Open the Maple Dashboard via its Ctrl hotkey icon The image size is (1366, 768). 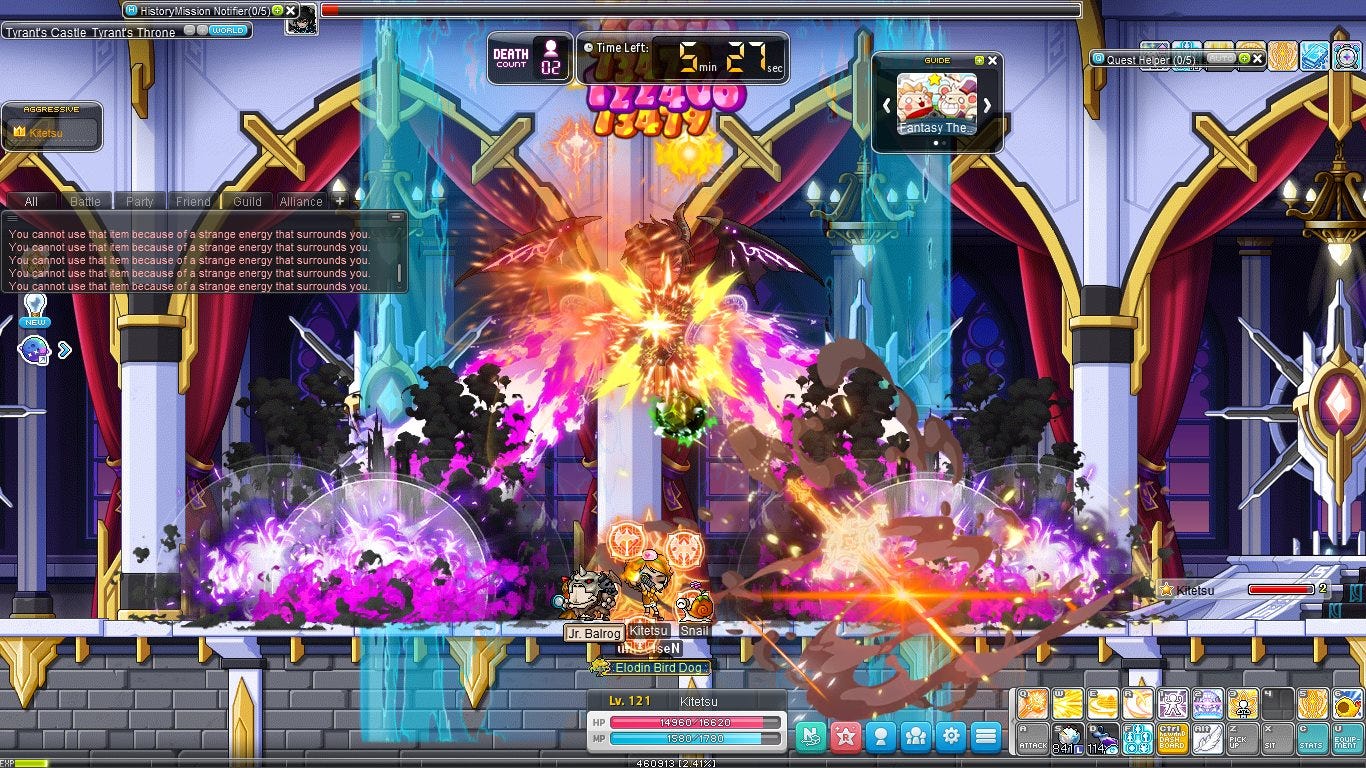tap(1172, 737)
